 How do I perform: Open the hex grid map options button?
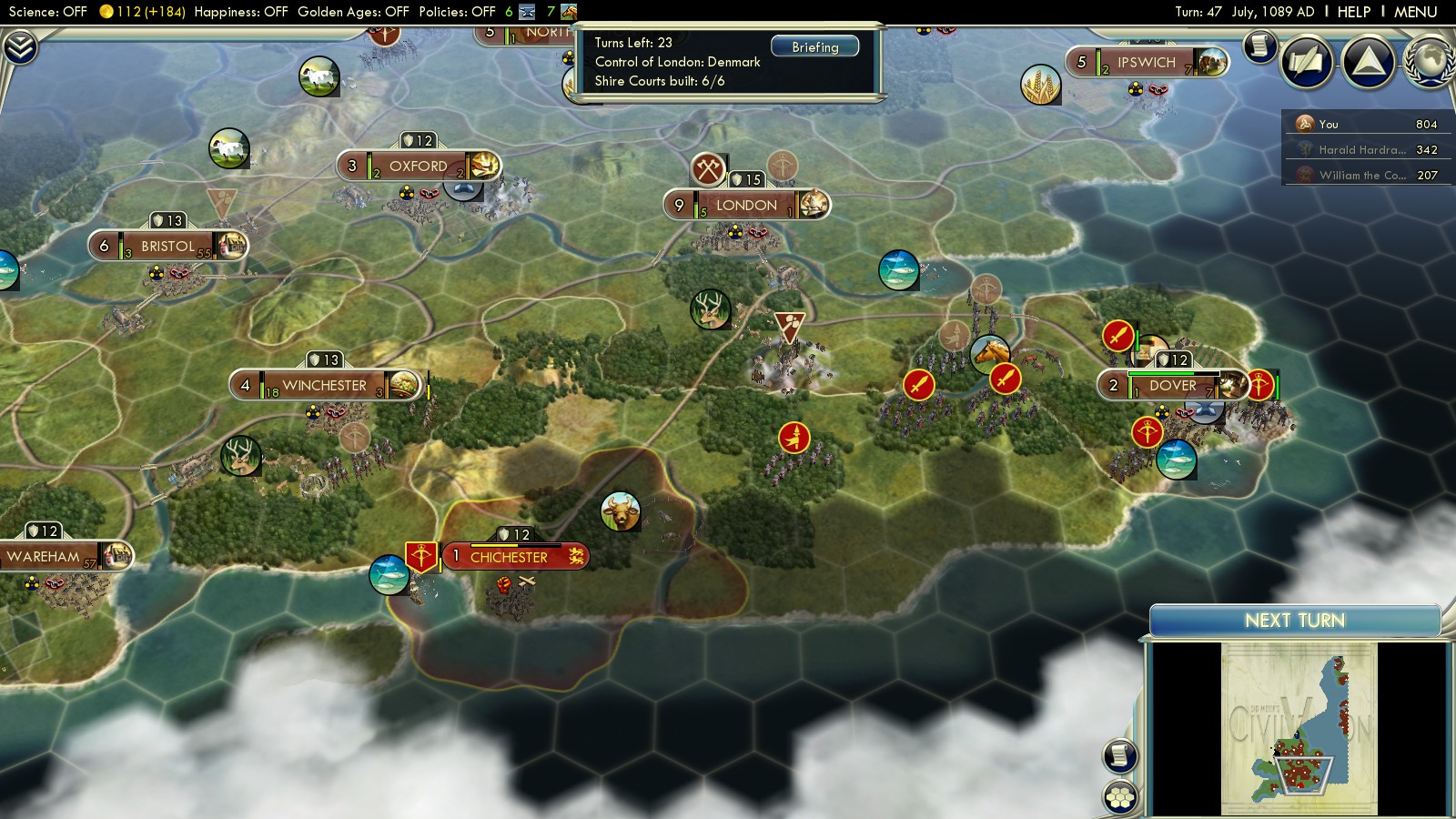(1120, 797)
